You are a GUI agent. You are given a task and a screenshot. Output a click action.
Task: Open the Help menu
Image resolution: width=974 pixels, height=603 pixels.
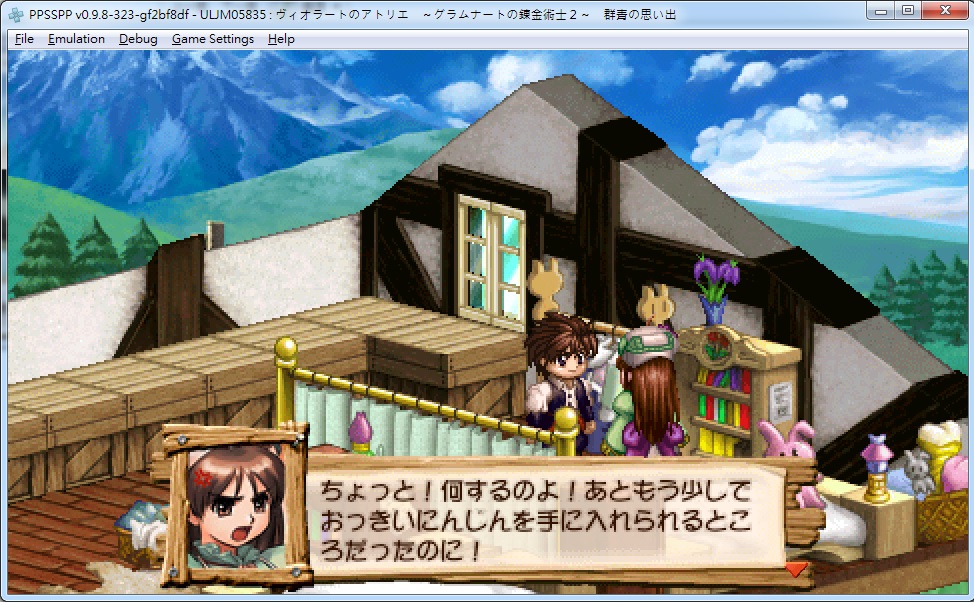pos(282,39)
